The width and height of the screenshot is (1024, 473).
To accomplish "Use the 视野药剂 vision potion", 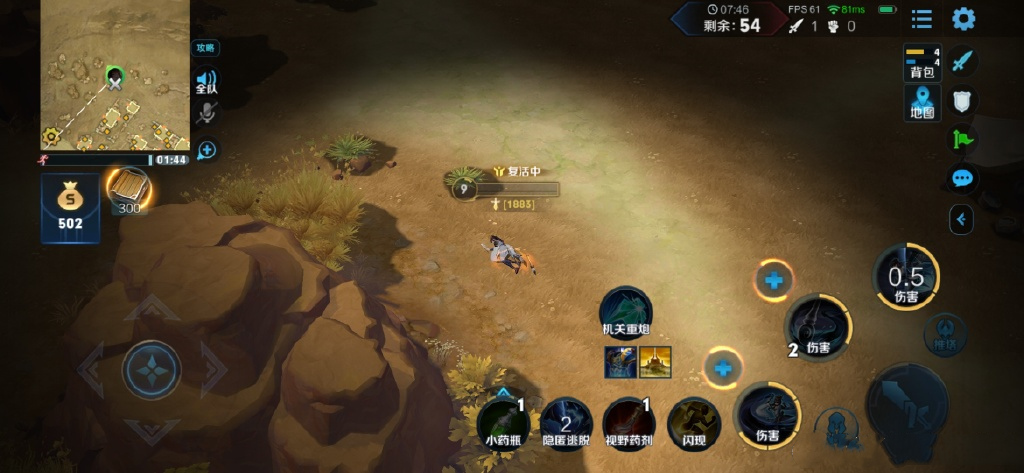I will 628,422.
